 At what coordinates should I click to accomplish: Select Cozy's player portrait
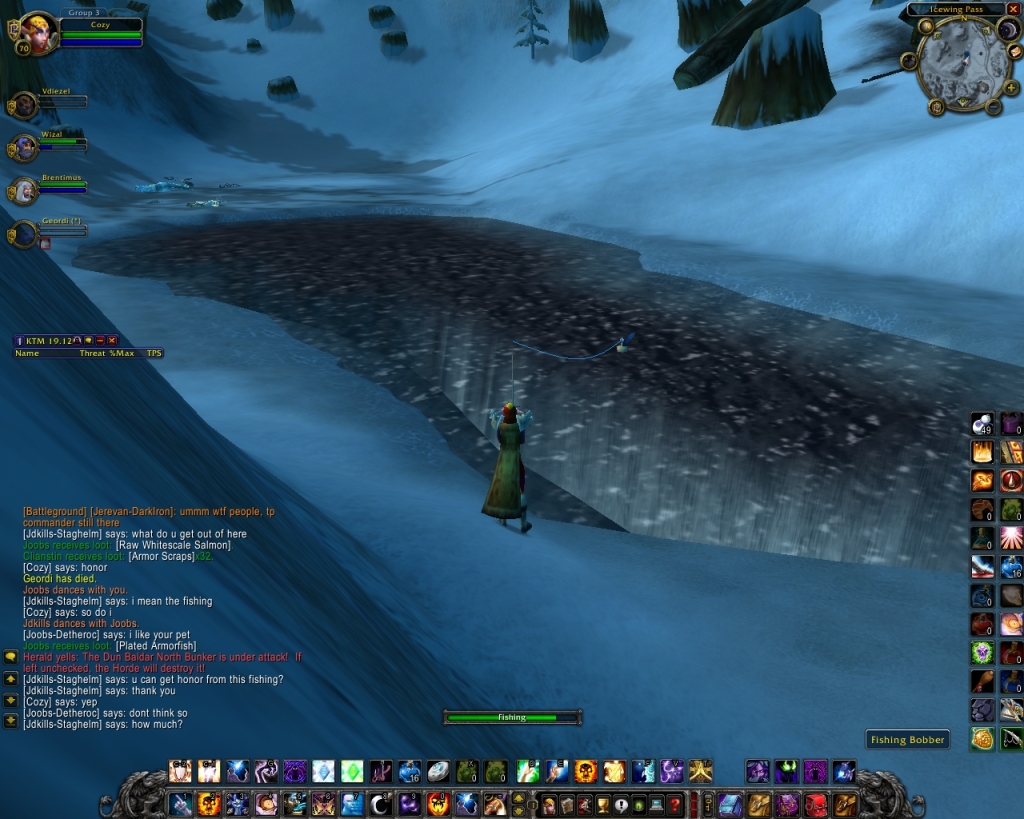click(x=38, y=30)
